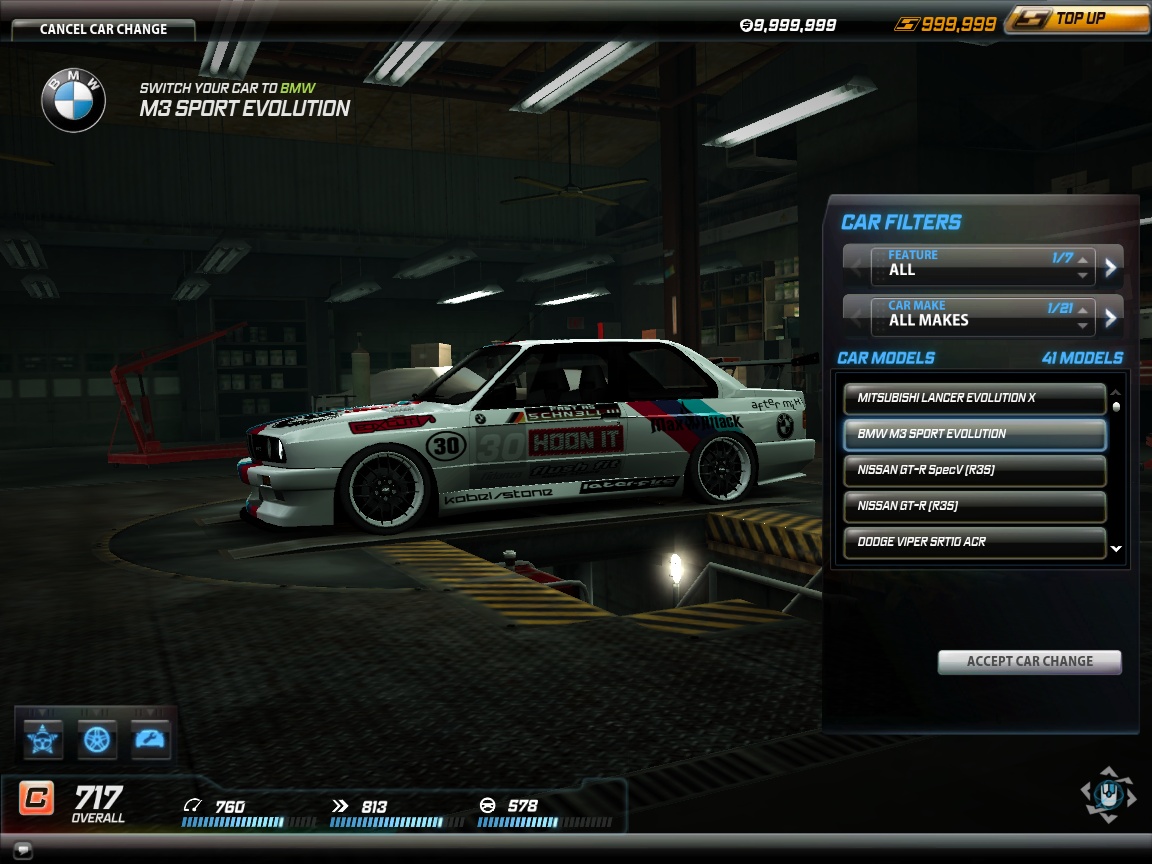Open the steering wheel star icon panel
Image resolution: width=1152 pixels, height=864 pixels.
[44, 739]
